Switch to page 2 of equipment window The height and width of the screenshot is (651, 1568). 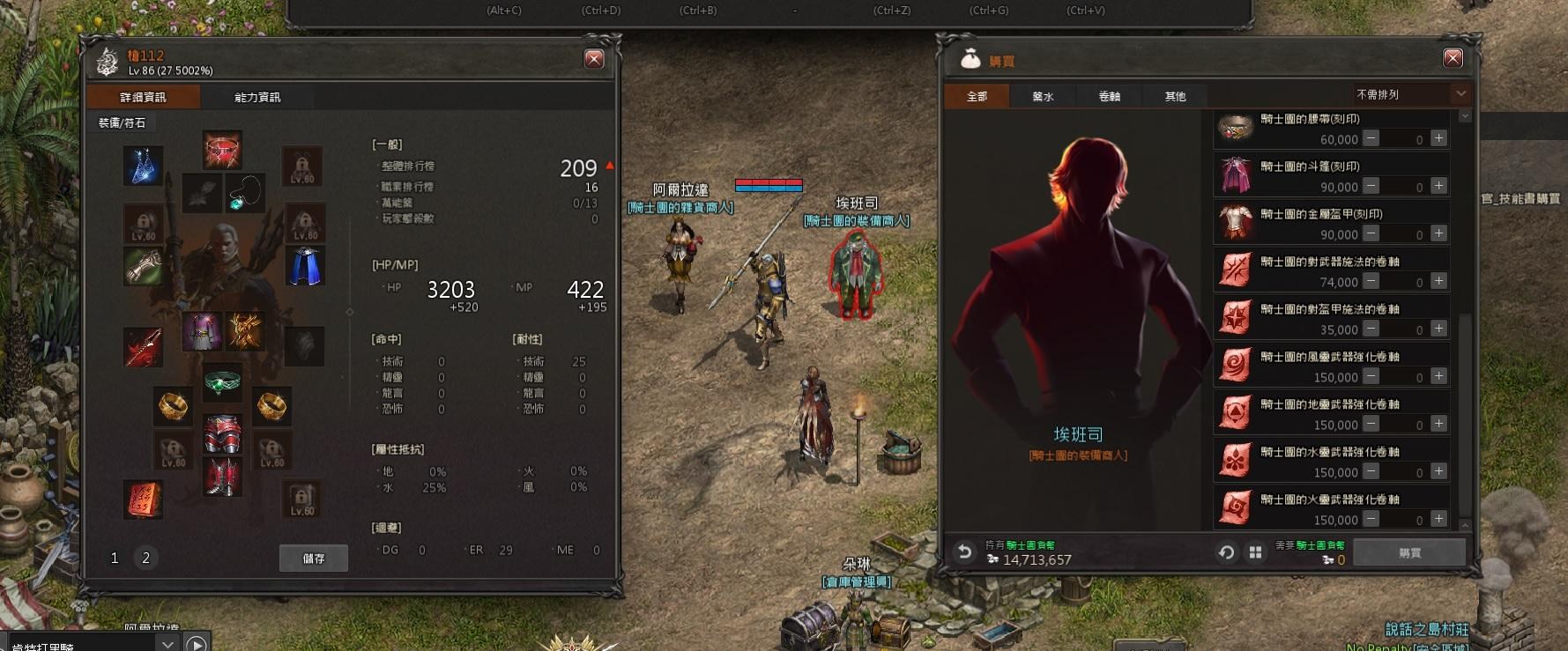(144, 558)
